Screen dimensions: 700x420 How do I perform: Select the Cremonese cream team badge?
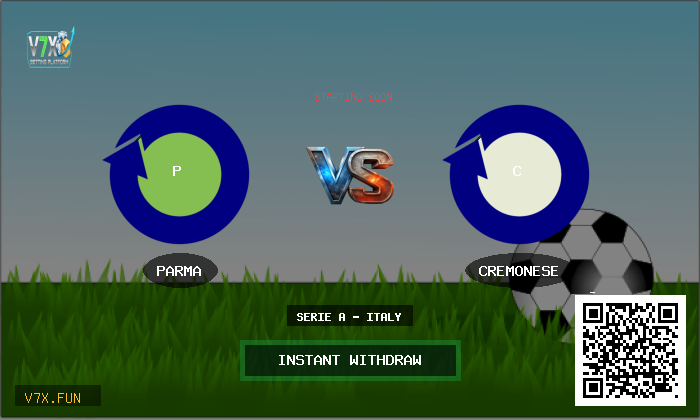pyautogui.click(x=519, y=172)
